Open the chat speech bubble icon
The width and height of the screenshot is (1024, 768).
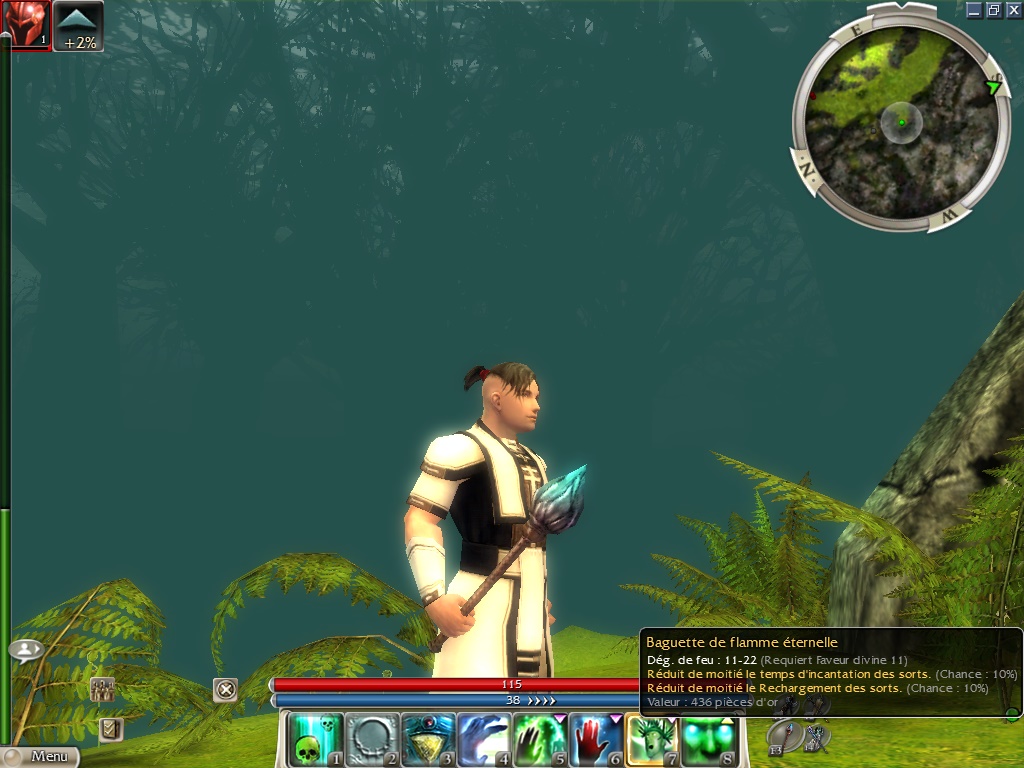pos(26,650)
